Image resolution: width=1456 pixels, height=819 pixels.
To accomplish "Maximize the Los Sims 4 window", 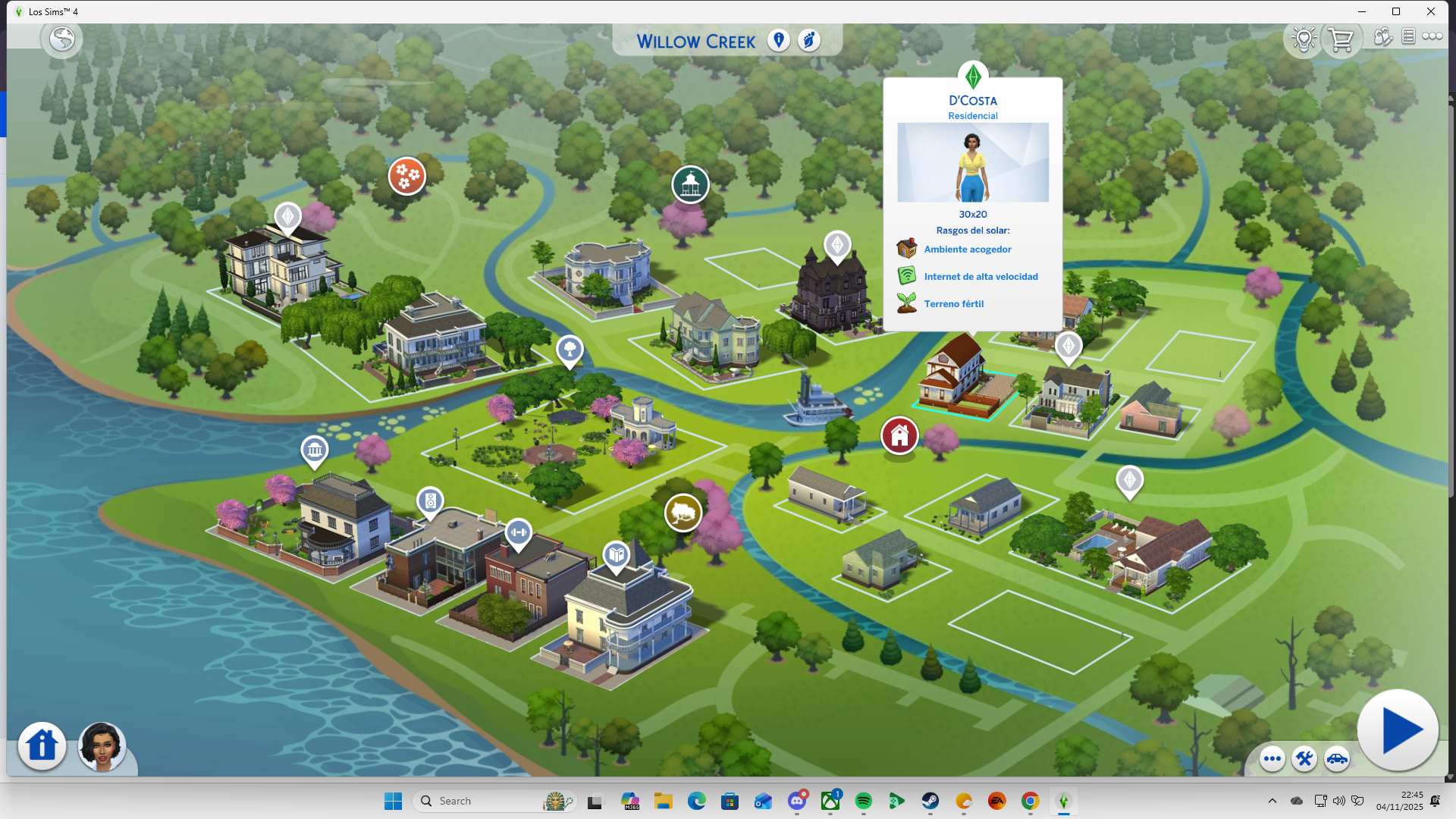I will (x=1396, y=11).
